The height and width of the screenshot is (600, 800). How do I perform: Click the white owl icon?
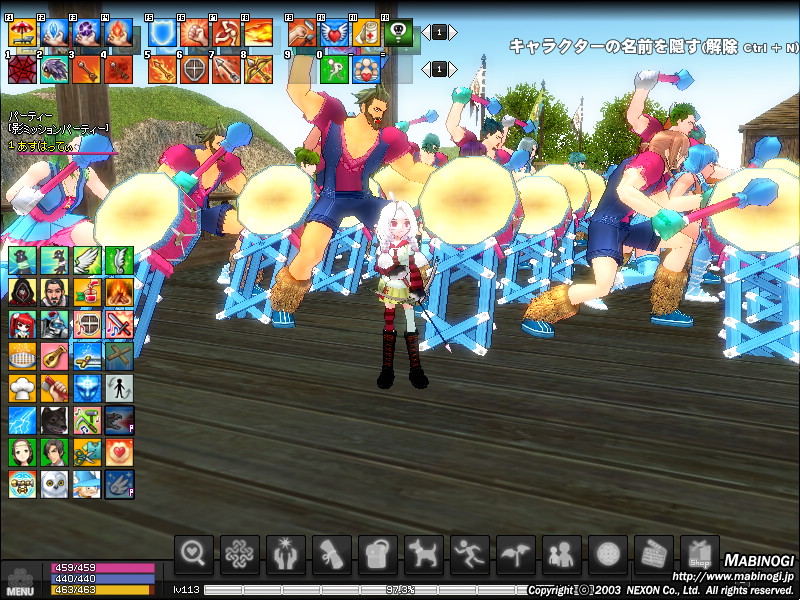click(x=55, y=484)
